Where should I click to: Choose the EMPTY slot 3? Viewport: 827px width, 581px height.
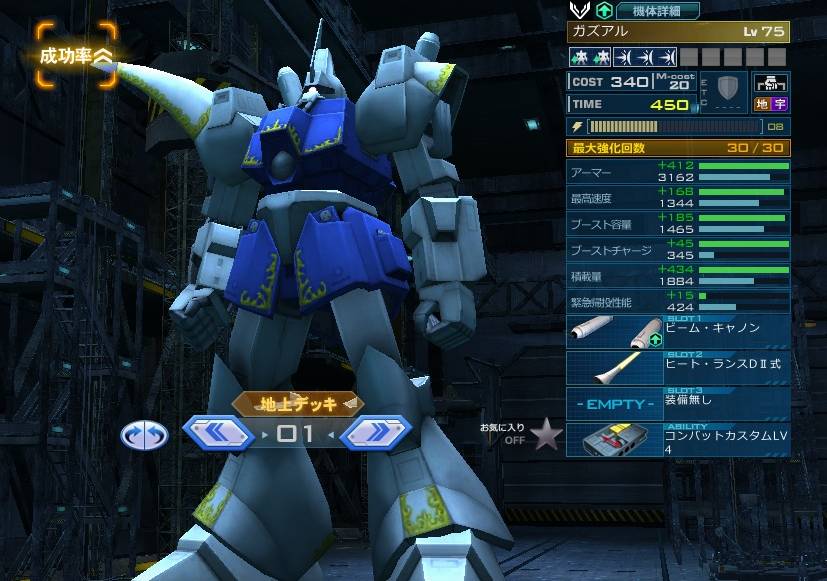point(678,403)
